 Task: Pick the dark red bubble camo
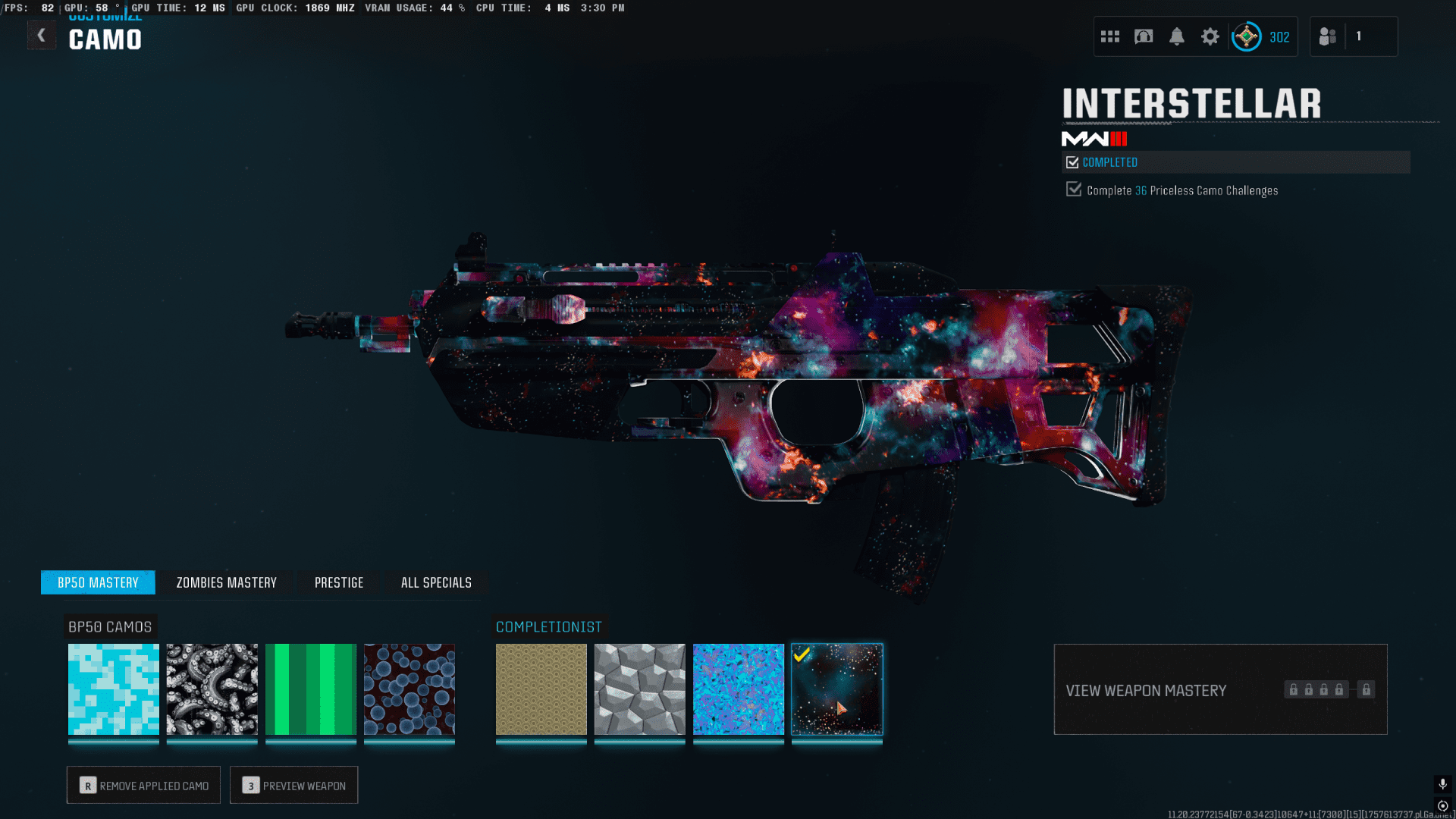tap(409, 689)
